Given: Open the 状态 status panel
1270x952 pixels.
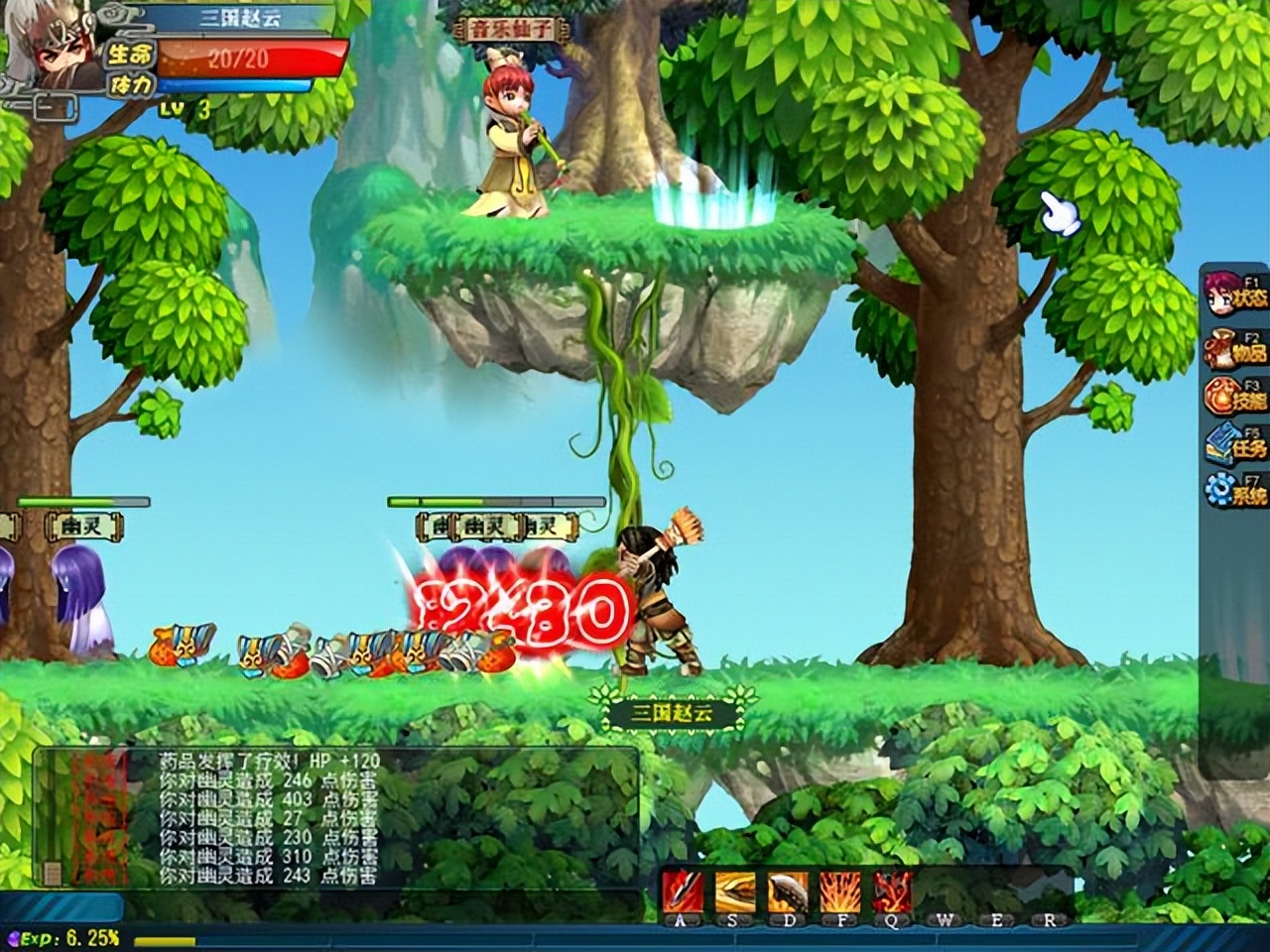Looking at the screenshot, I should 1233,292.
